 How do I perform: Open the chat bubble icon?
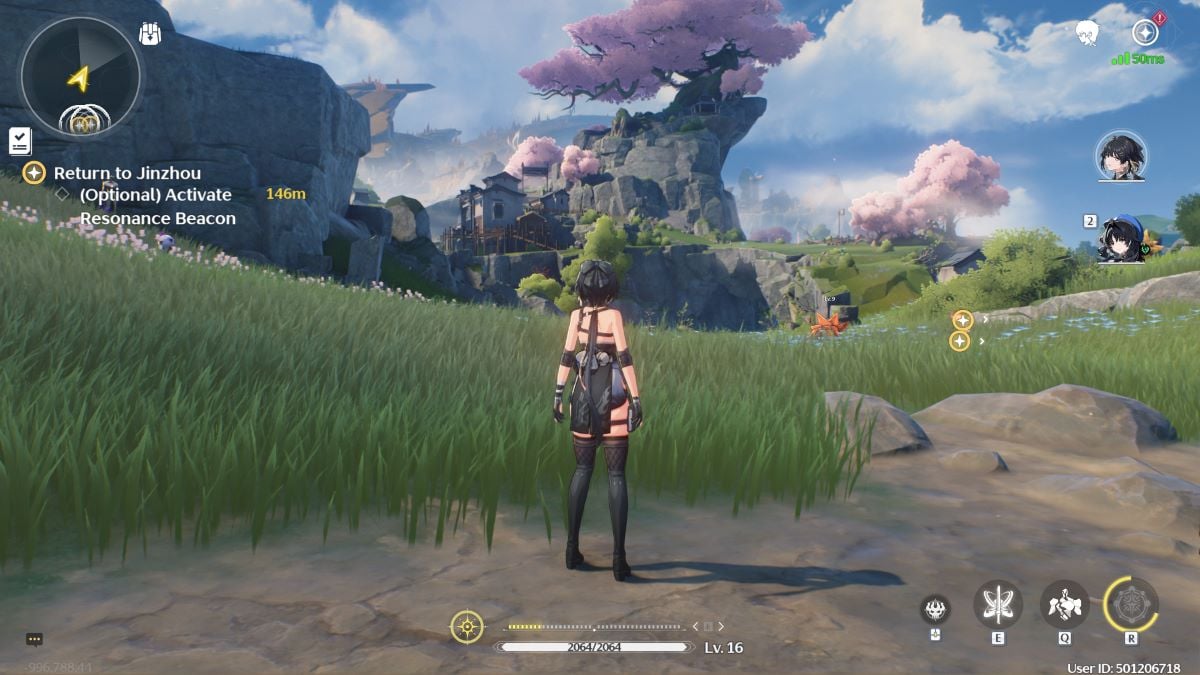coord(34,639)
